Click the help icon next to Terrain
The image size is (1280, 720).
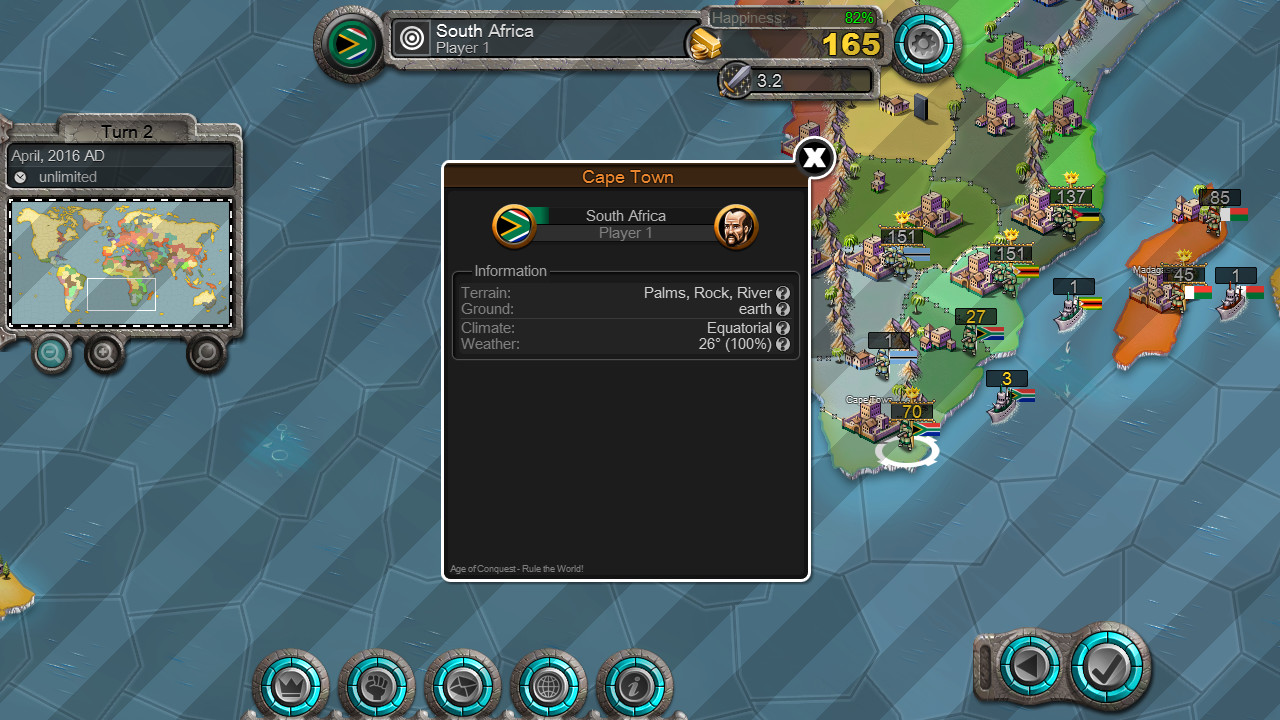click(783, 293)
